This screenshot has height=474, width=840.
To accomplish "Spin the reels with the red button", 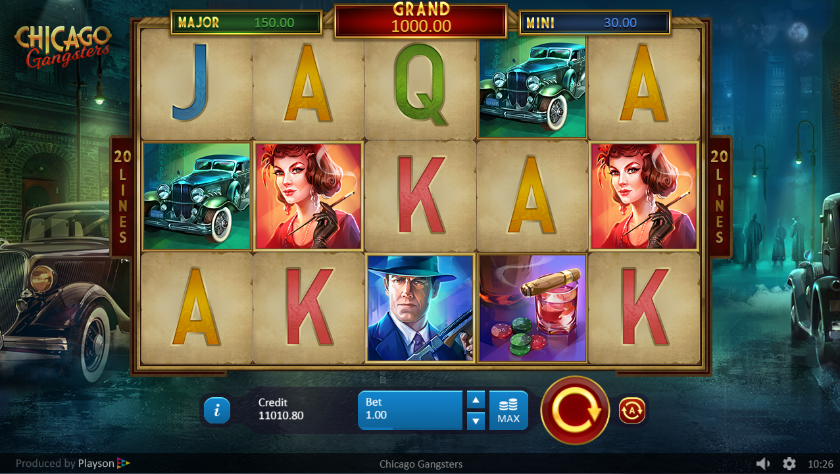I will coord(575,410).
